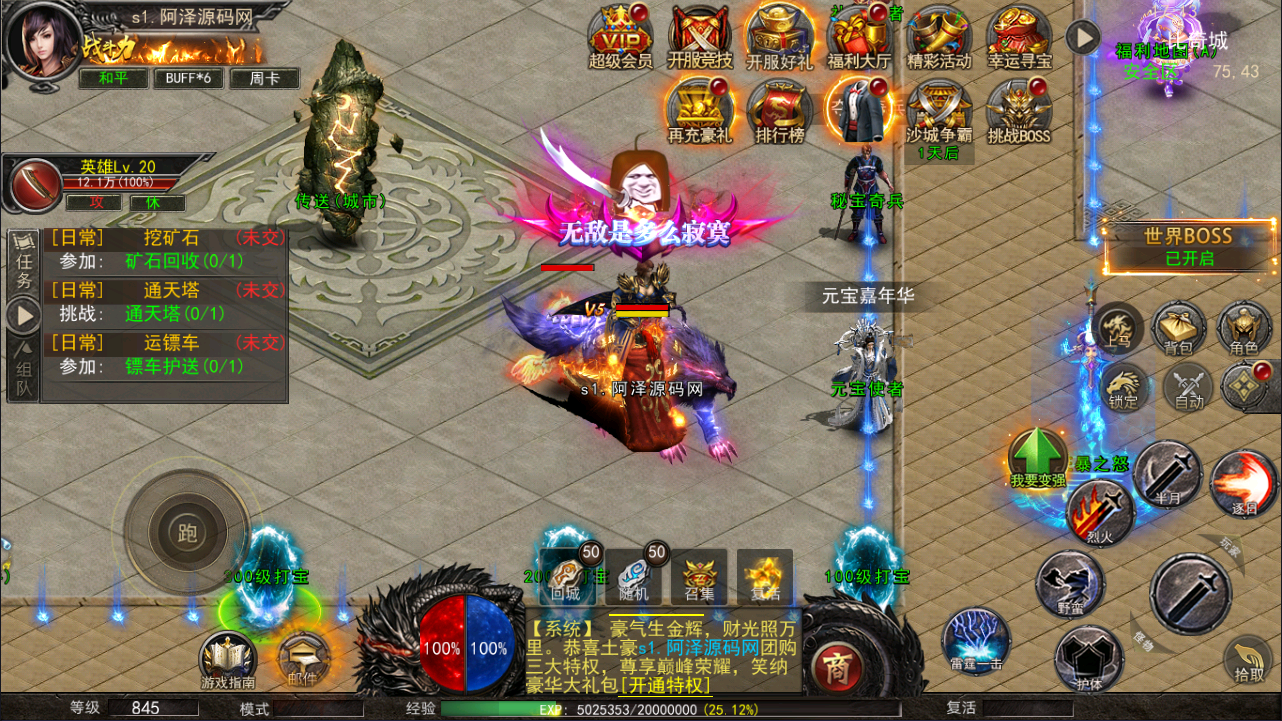Open the 游戏指南 game guide
Image resolution: width=1282 pixels, height=721 pixels.
click(228, 659)
